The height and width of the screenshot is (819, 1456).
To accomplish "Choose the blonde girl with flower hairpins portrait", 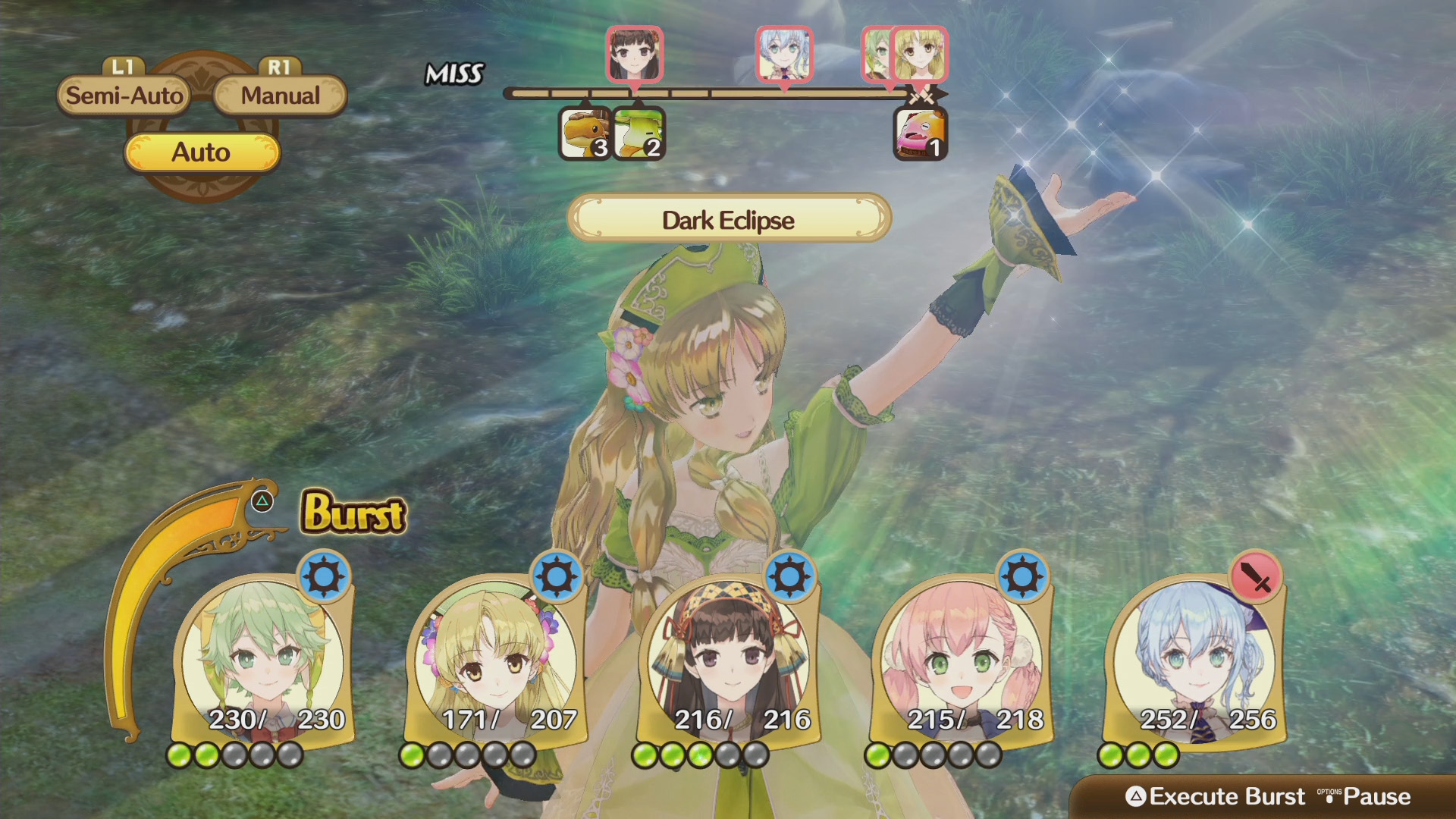I will tap(494, 660).
